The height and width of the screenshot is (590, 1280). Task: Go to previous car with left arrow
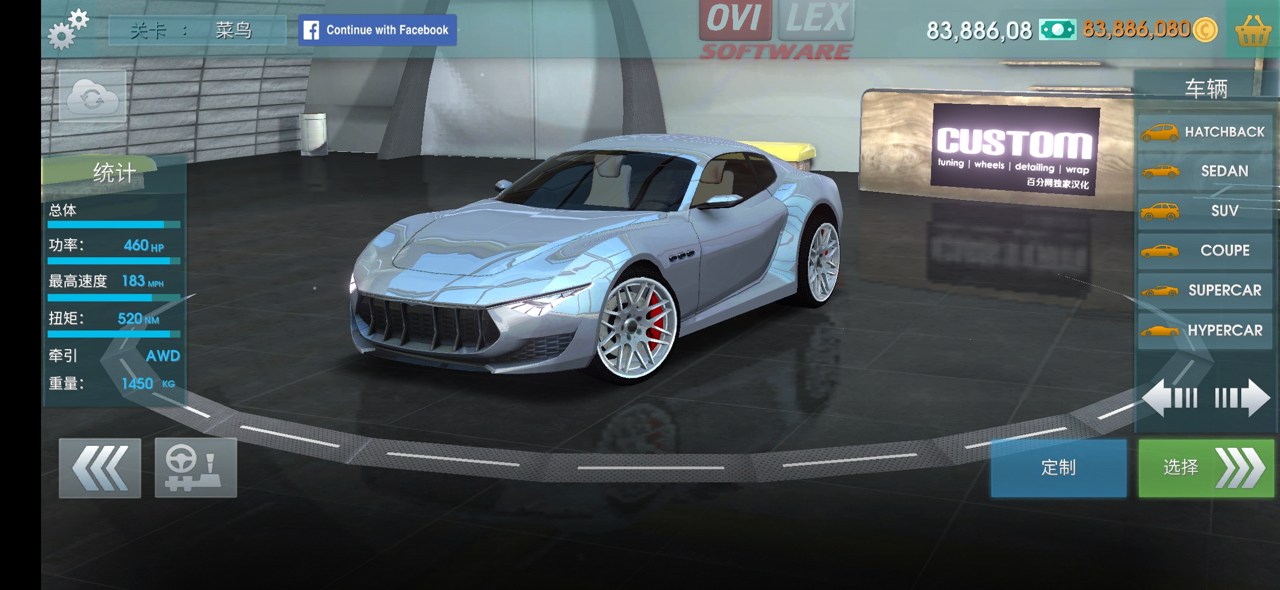[x=1170, y=399]
